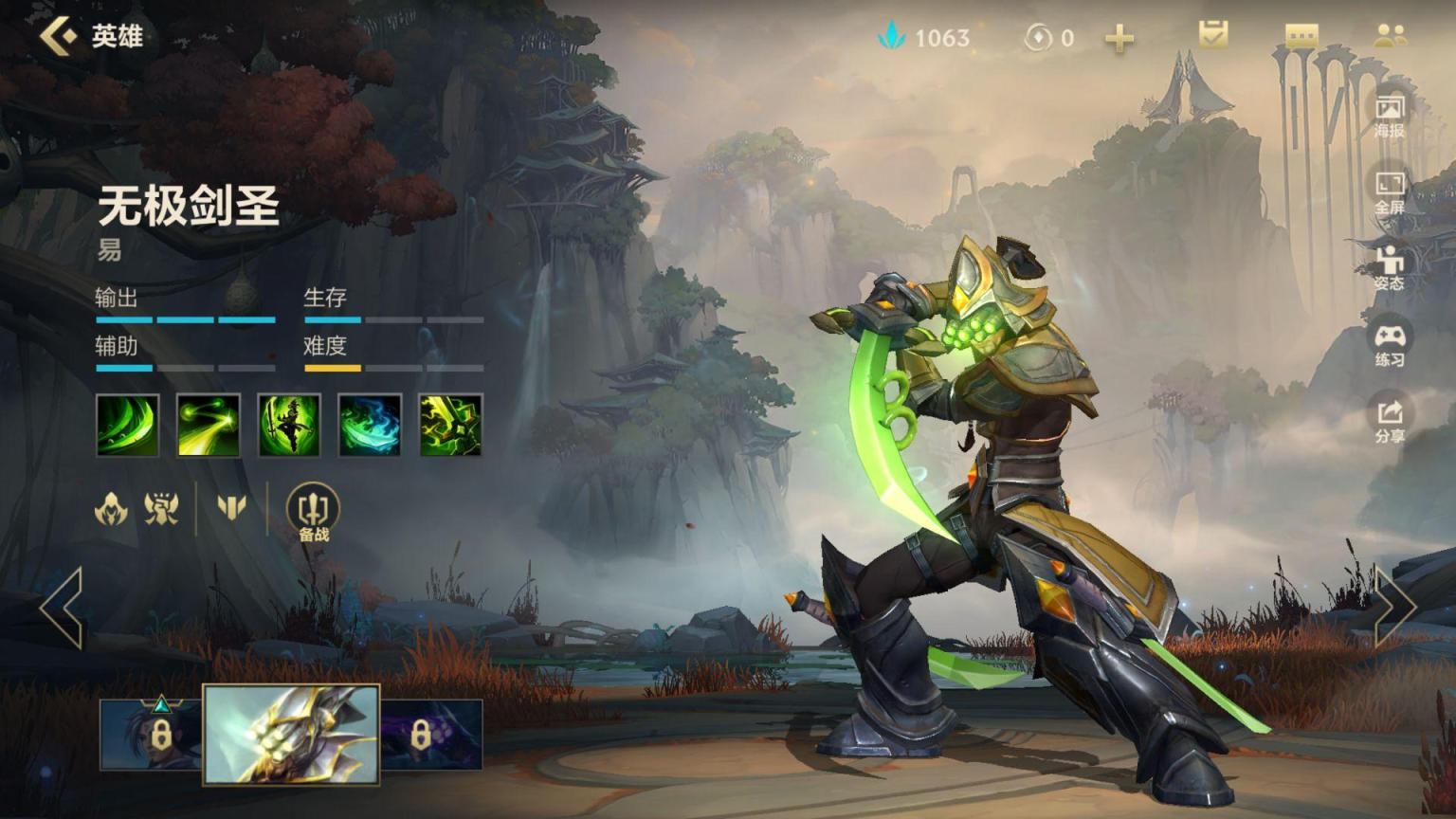Screen dimensions: 1456x819
Task: Add currency with the gold plus button
Action: click(1119, 38)
